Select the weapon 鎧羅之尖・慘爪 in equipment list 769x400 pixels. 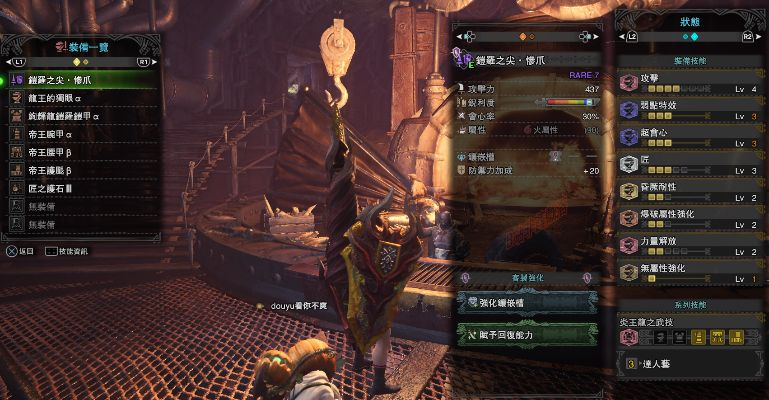pyautogui.click(x=80, y=80)
